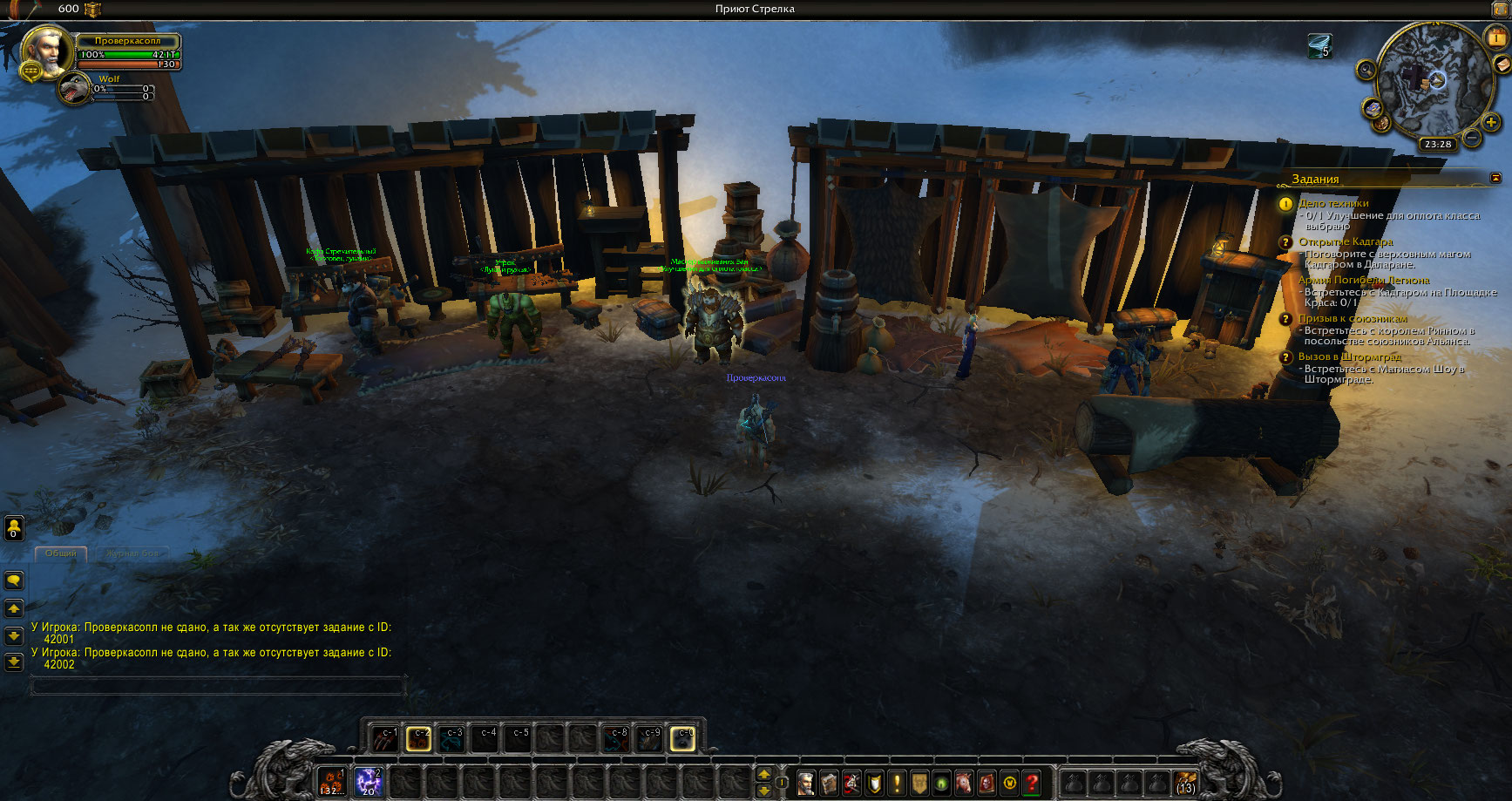
Task: Activate the purple lightning ability in slot 2
Action: [369, 782]
